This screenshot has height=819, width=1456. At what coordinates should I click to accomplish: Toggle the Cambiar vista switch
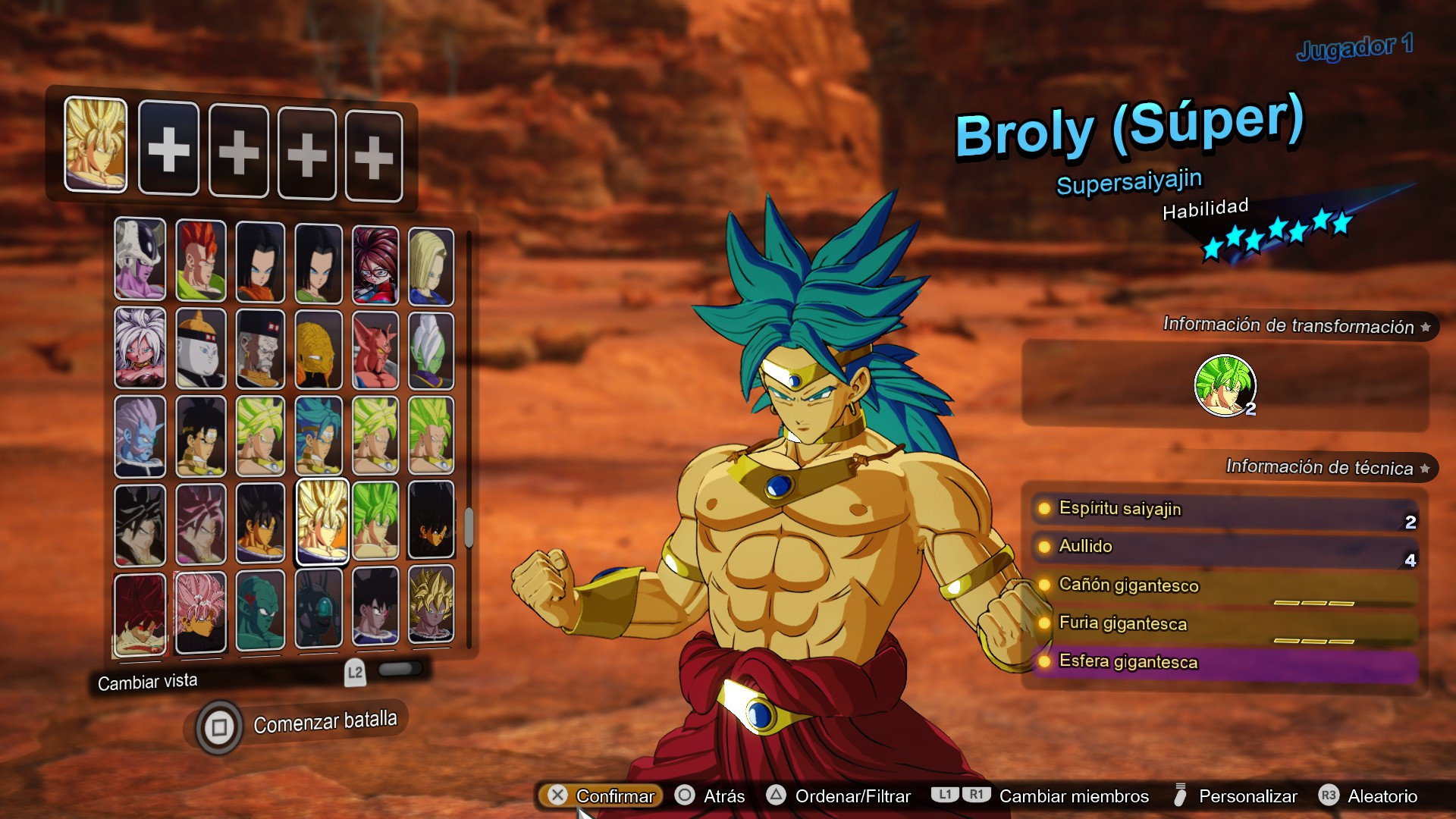(x=402, y=670)
